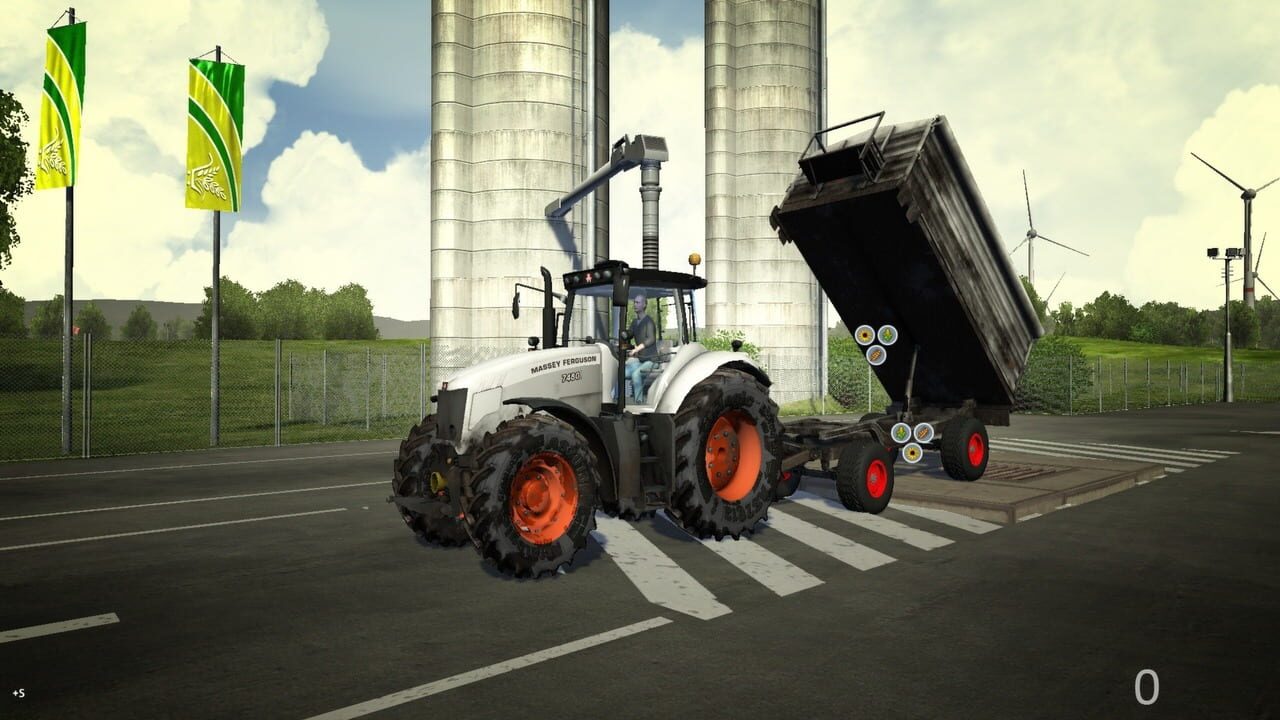Select the sunflower crop icon near the trailer axle
Image resolution: width=1280 pixels, height=720 pixels.
(x=914, y=452)
